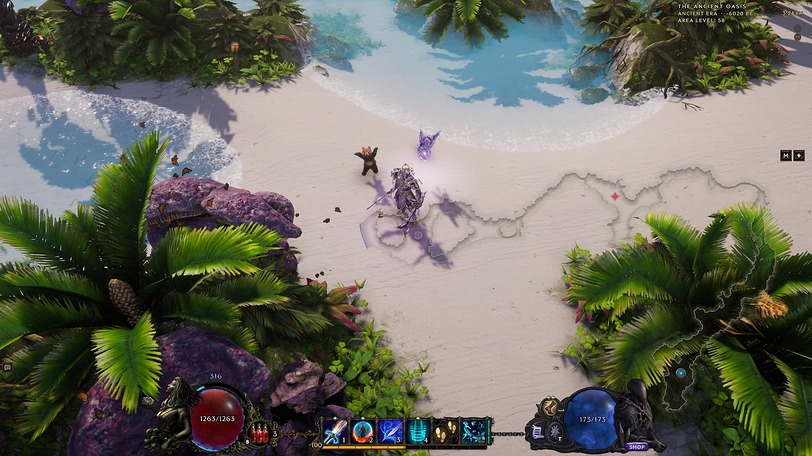Use the red fire orb skill
The image size is (812, 456).
[x=362, y=431]
